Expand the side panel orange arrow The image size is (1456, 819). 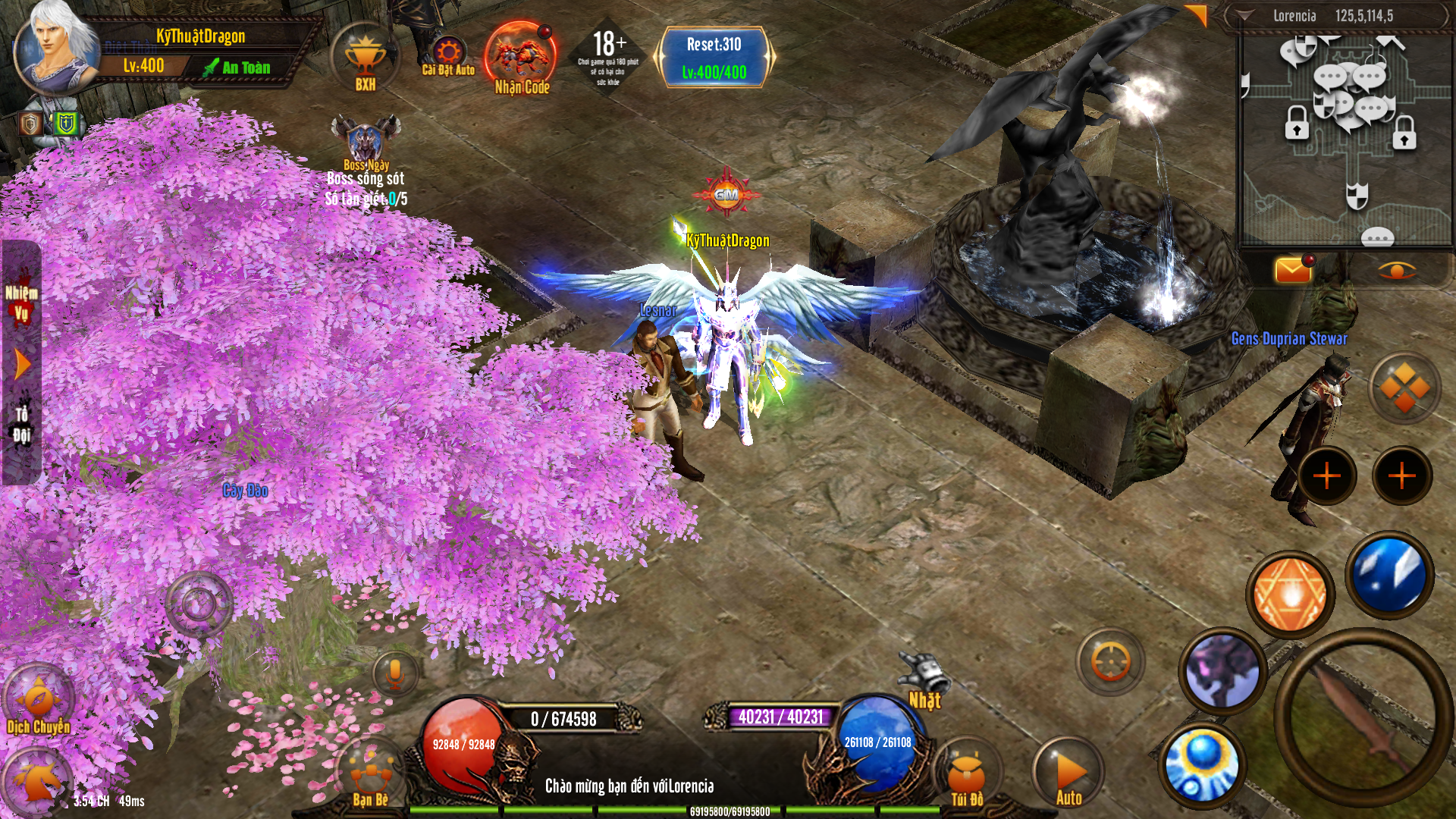pos(23,365)
